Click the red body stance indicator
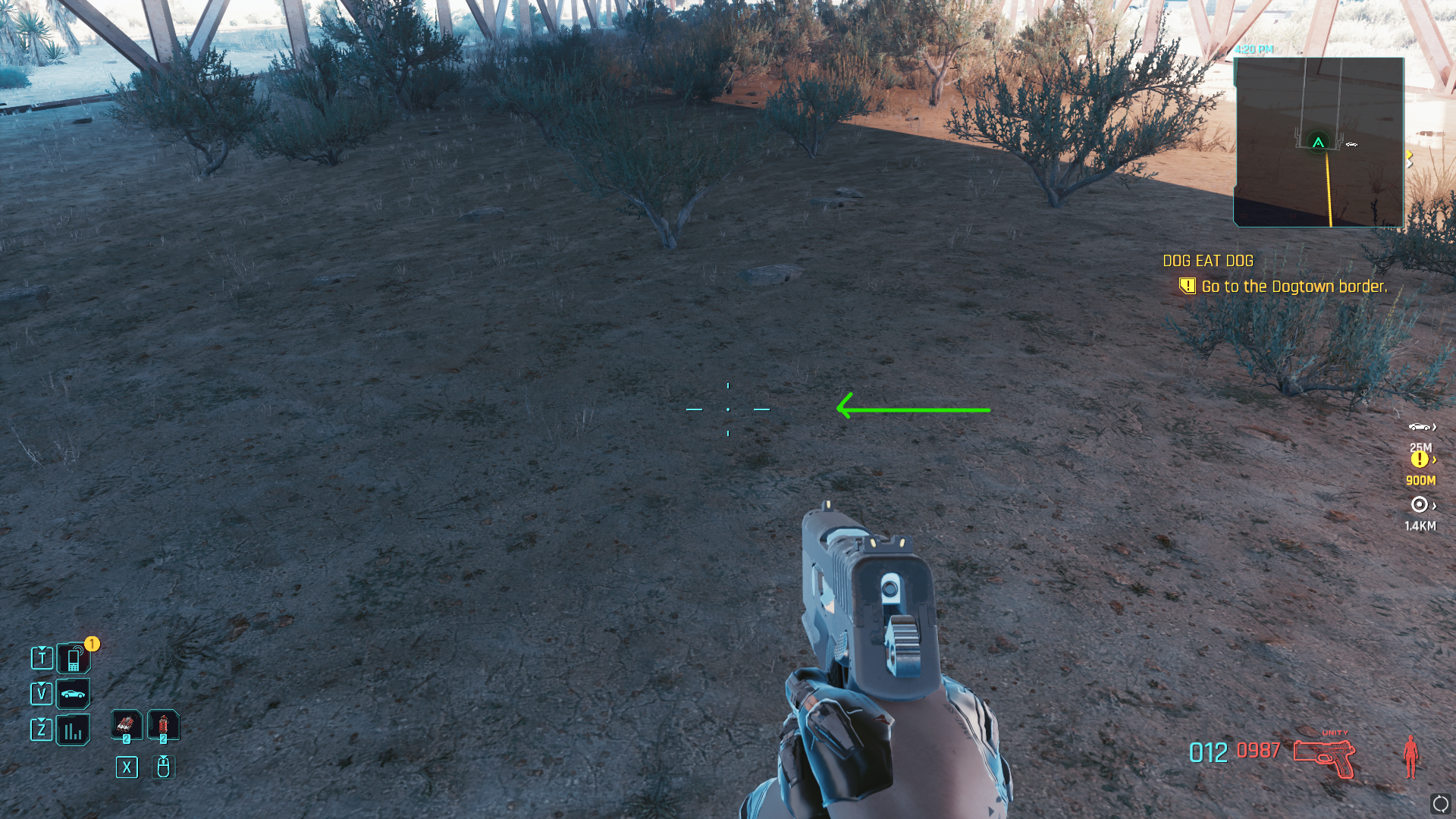The height and width of the screenshot is (819, 1456). click(1410, 756)
